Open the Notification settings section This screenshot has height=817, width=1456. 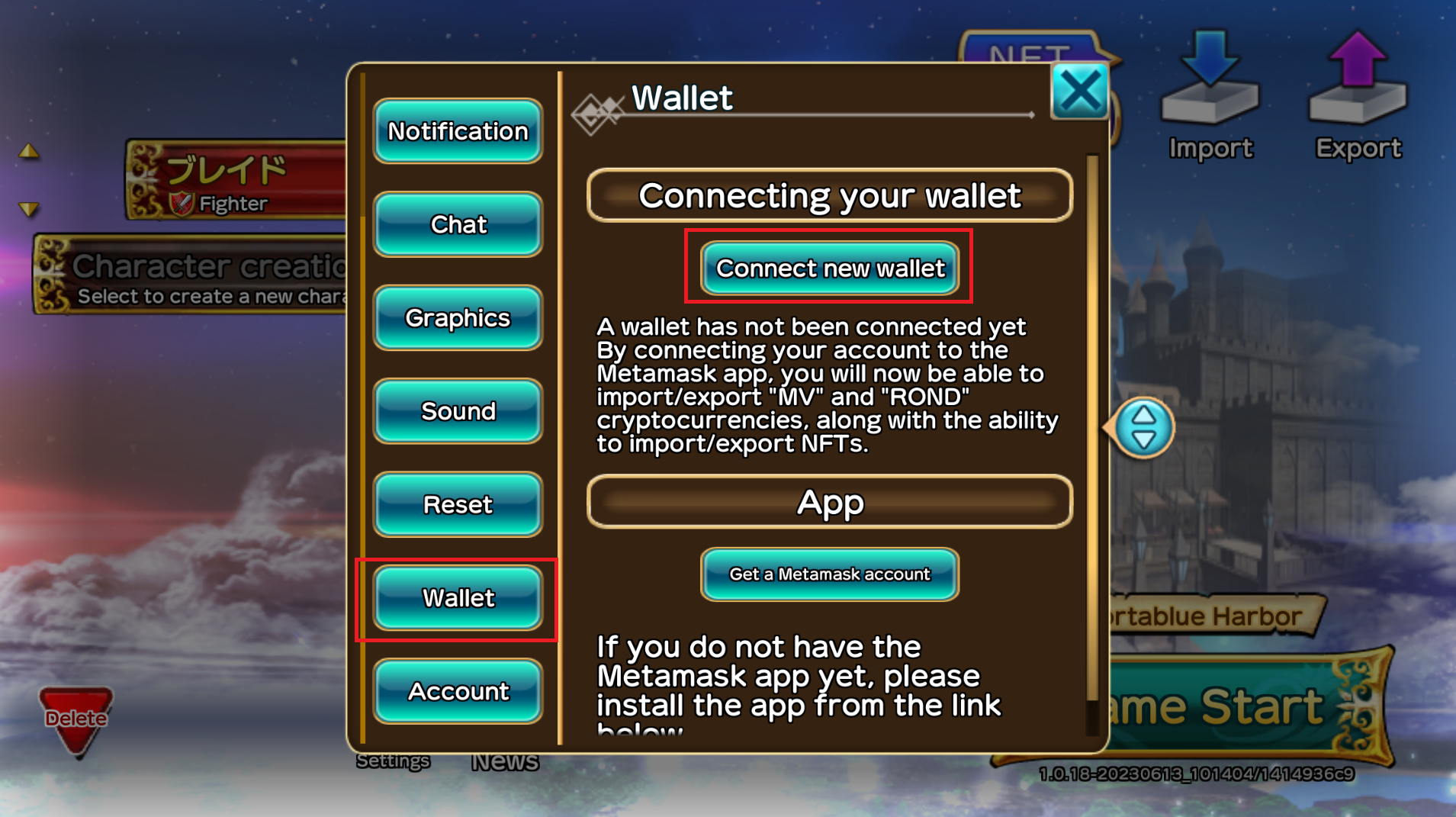(x=458, y=131)
